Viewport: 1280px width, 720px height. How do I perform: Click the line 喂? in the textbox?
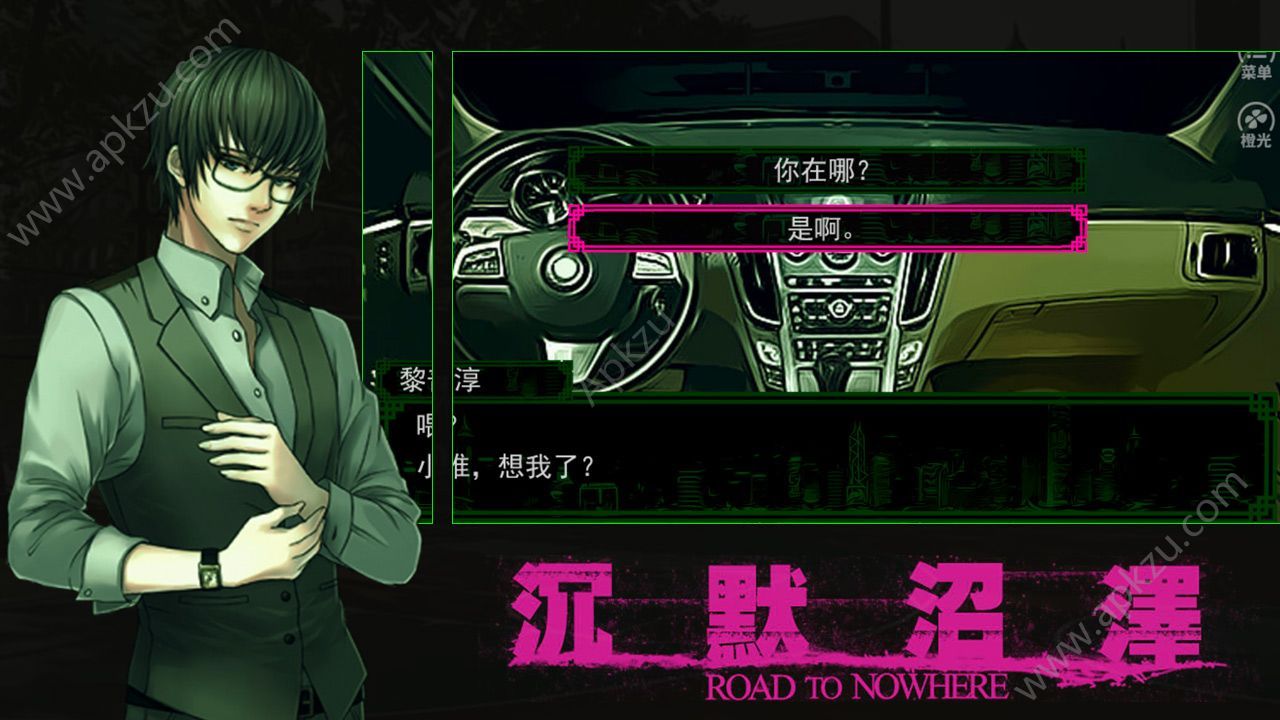point(423,420)
